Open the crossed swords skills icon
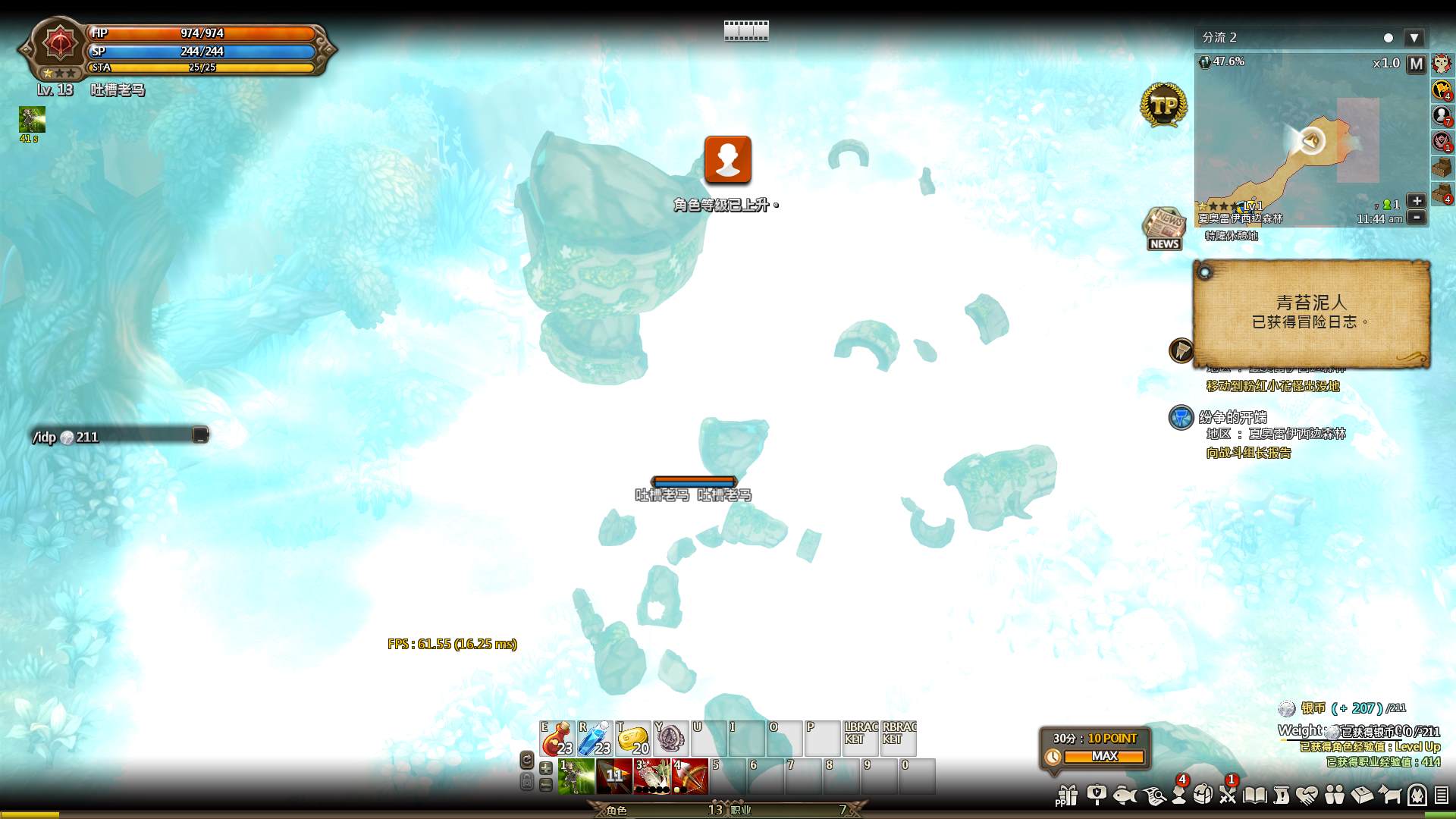 (1228, 795)
